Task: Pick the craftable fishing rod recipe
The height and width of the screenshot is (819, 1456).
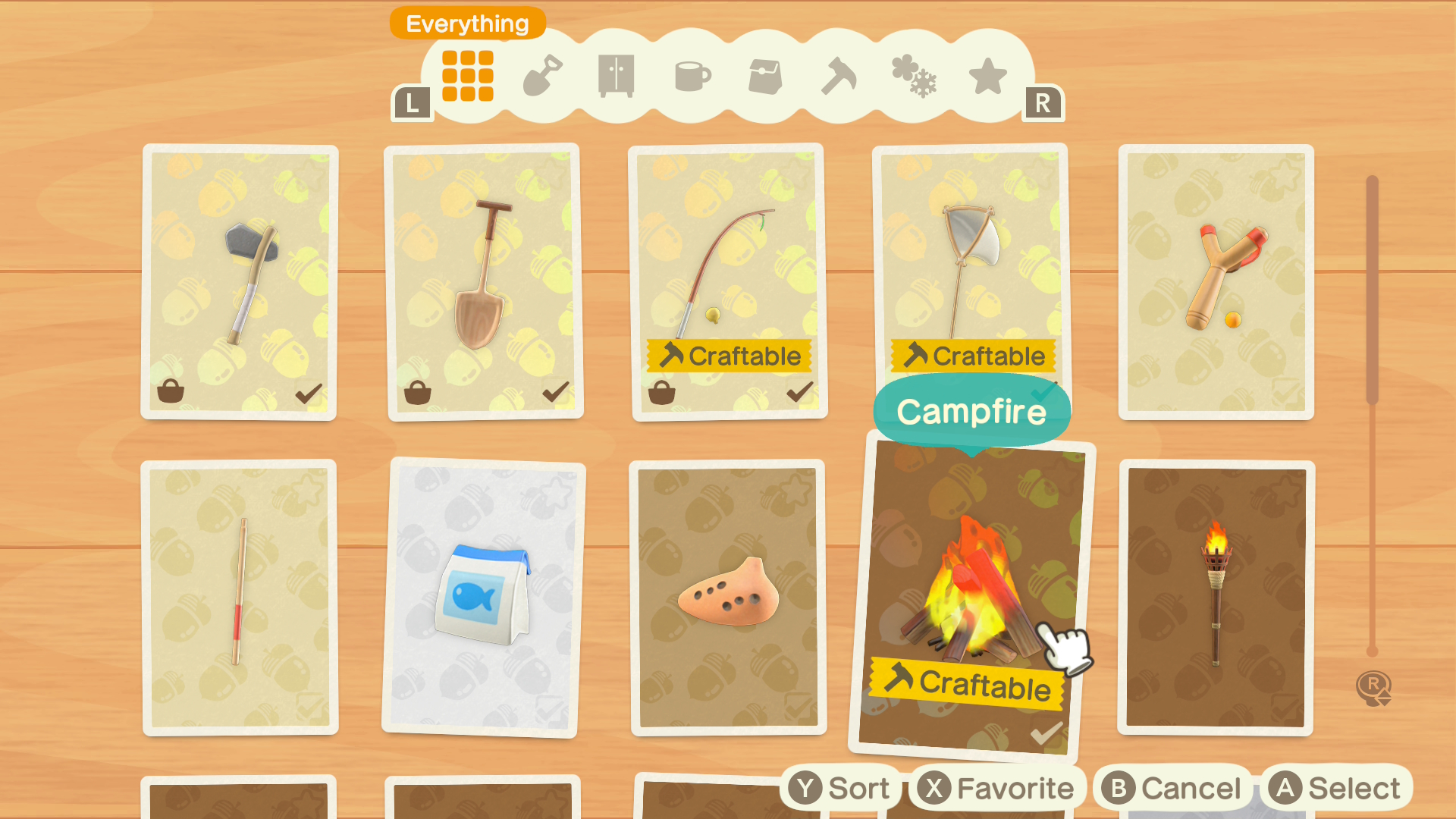Action: pyautogui.click(x=728, y=281)
